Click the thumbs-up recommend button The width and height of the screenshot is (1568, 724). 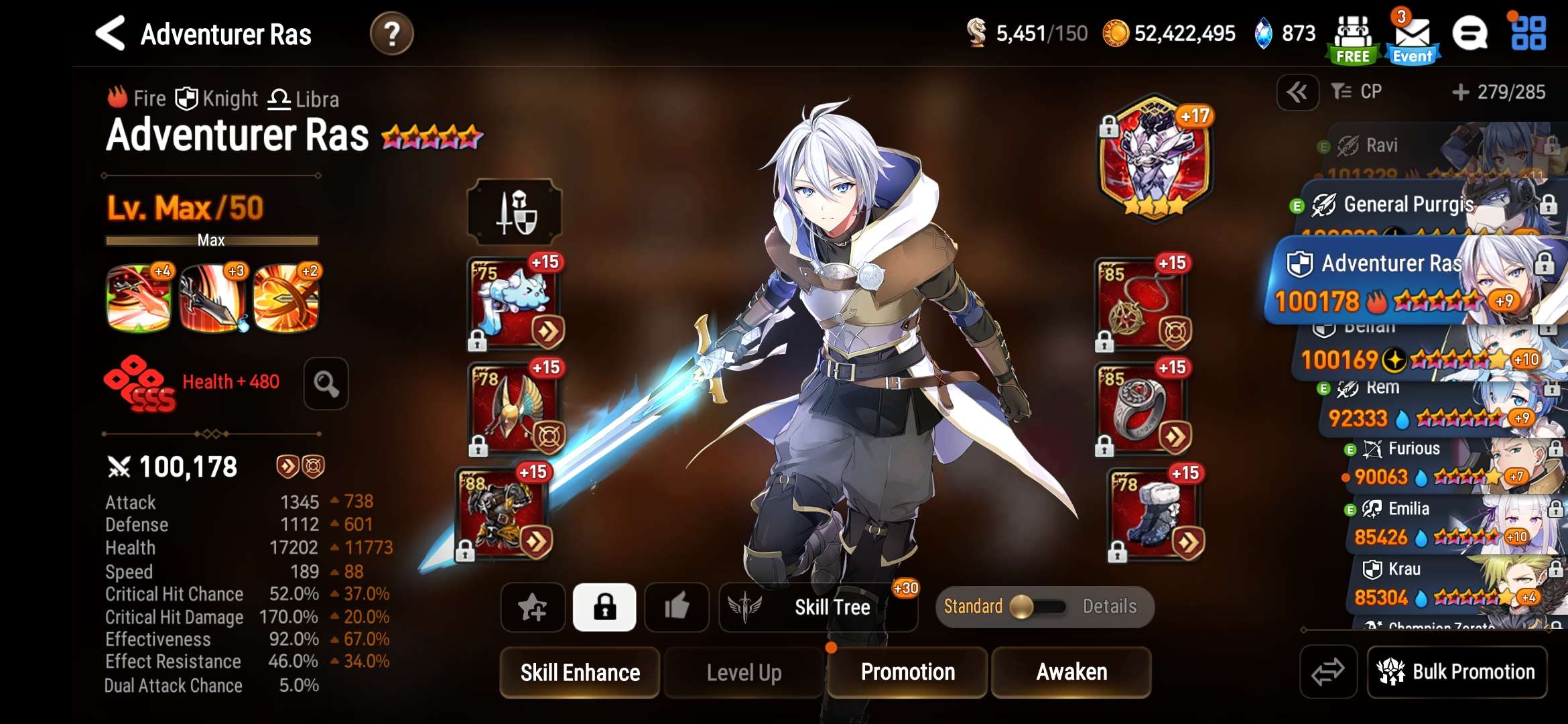[x=676, y=607]
